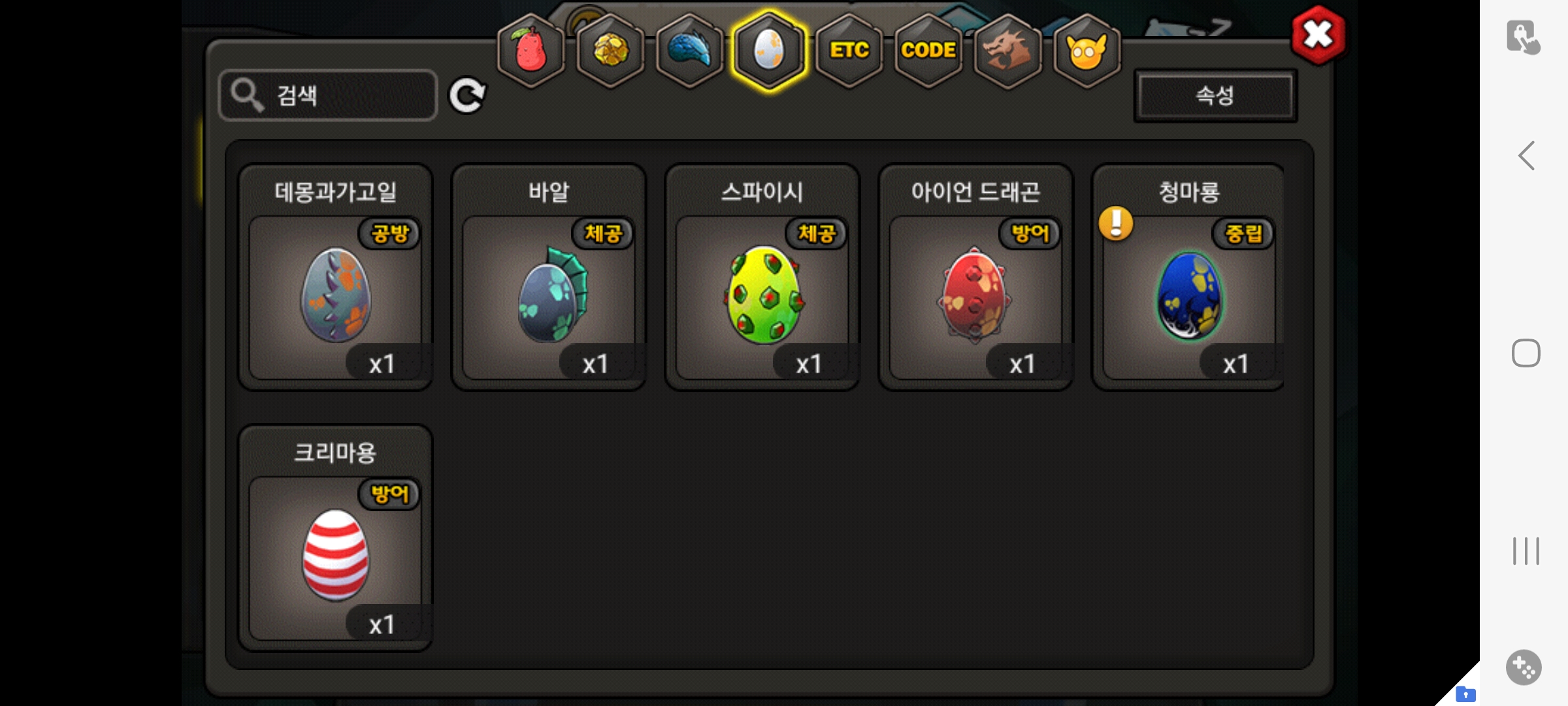Select the egg category tab
Image resolution: width=1568 pixels, height=706 pixels.
(x=769, y=50)
